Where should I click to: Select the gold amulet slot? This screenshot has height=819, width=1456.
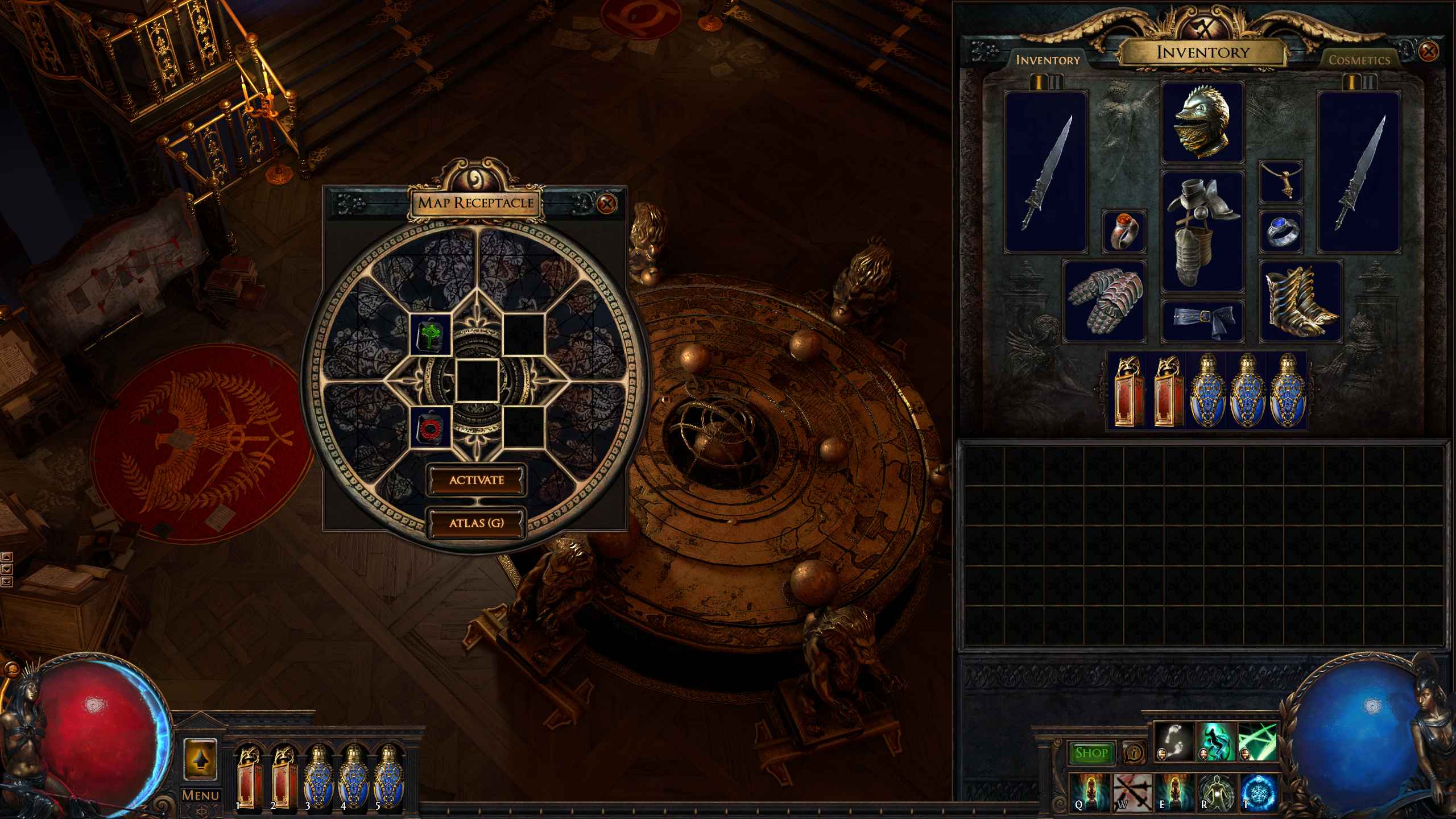[x=1280, y=182]
